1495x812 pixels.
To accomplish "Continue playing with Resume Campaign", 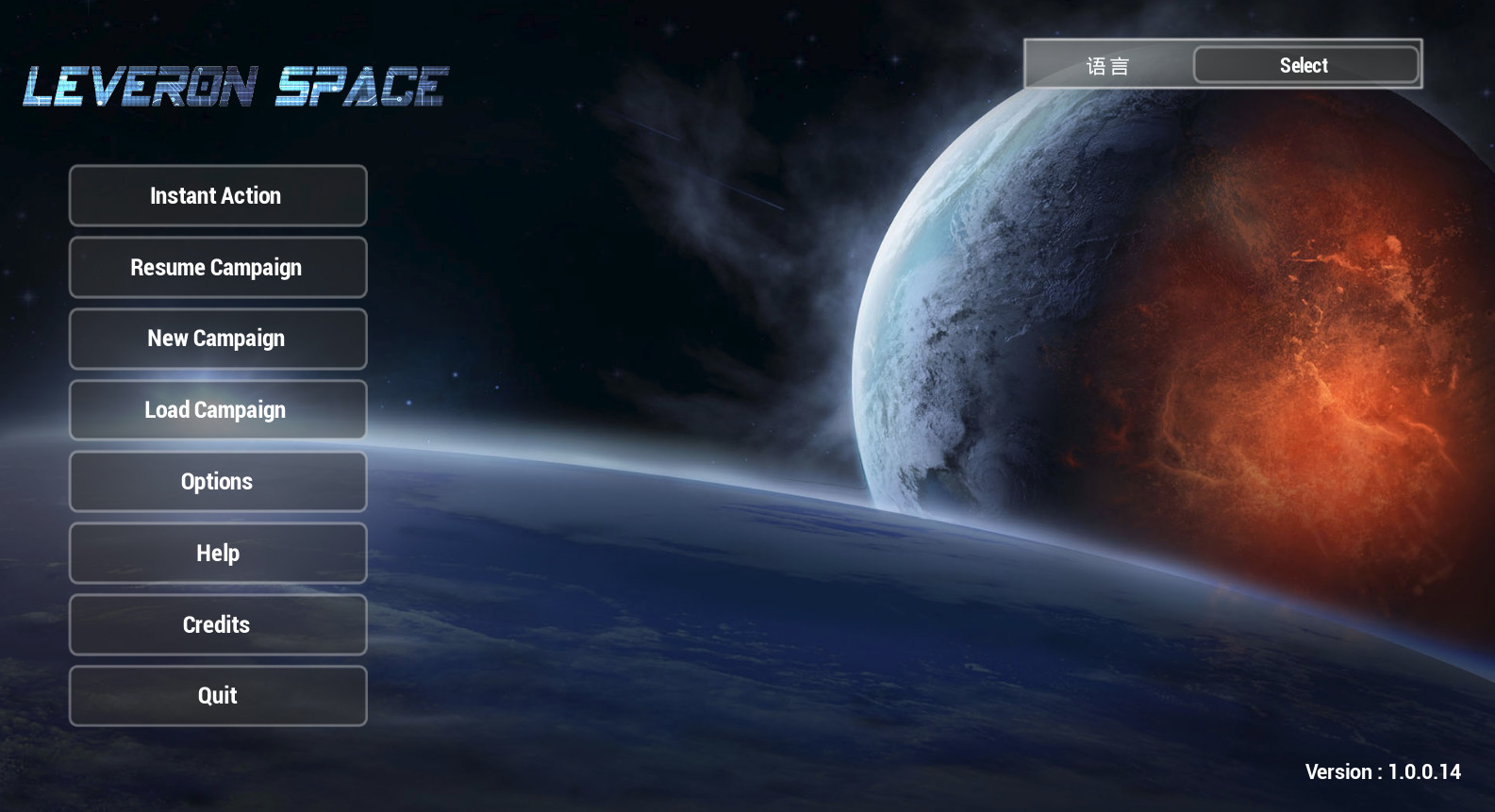I will [217, 267].
